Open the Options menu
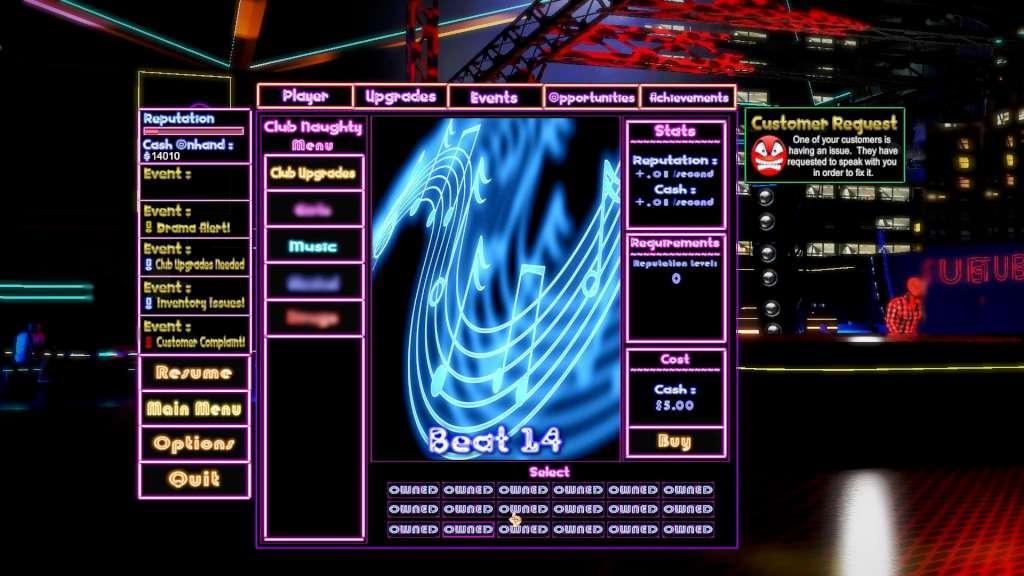The image size is (1024, 576). coord(194,443)
